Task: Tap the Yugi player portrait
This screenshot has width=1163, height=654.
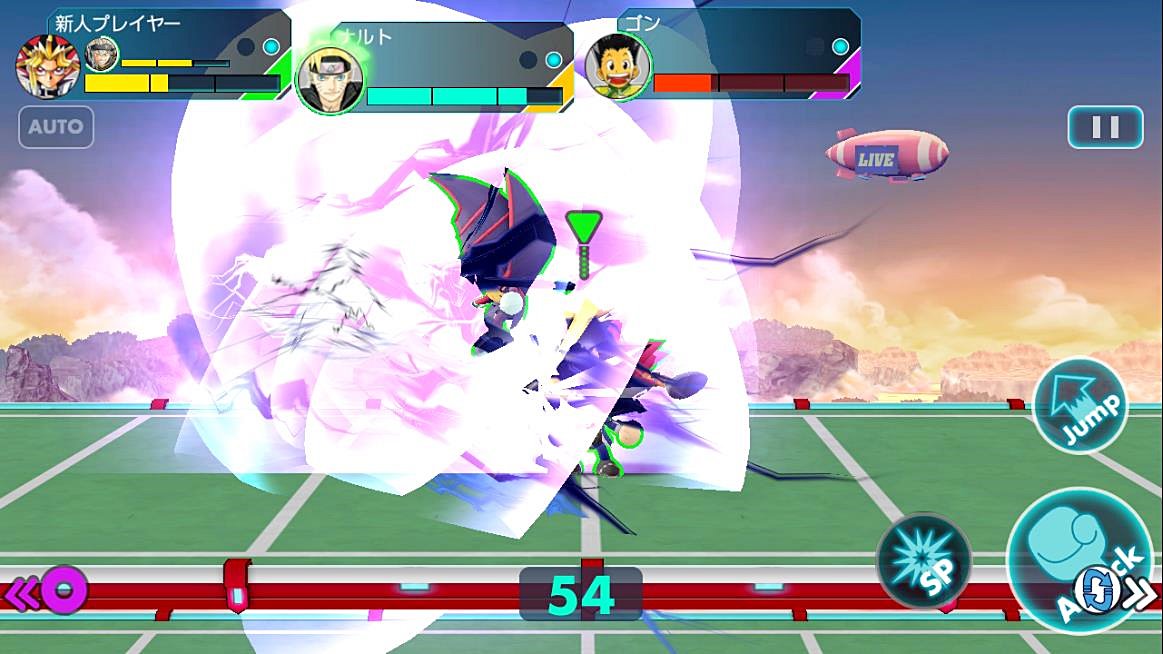Action: pyautogui.click(x=47, y=67)
